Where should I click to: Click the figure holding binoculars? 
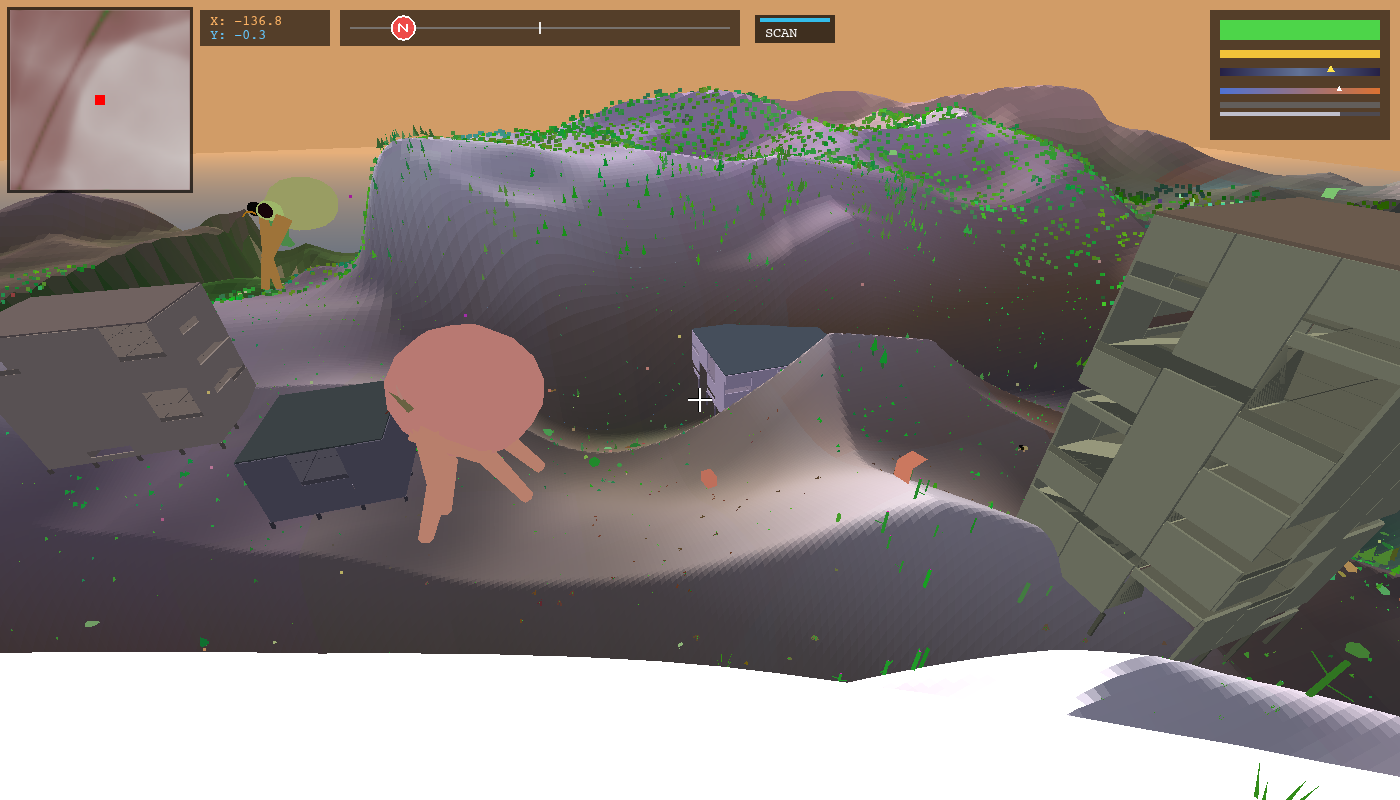(268, 240)
